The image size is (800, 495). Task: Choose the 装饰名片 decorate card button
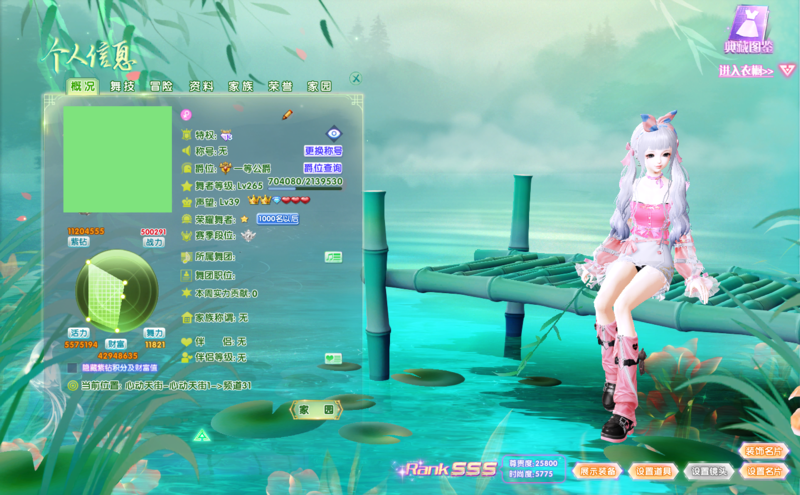pos(764,451)
